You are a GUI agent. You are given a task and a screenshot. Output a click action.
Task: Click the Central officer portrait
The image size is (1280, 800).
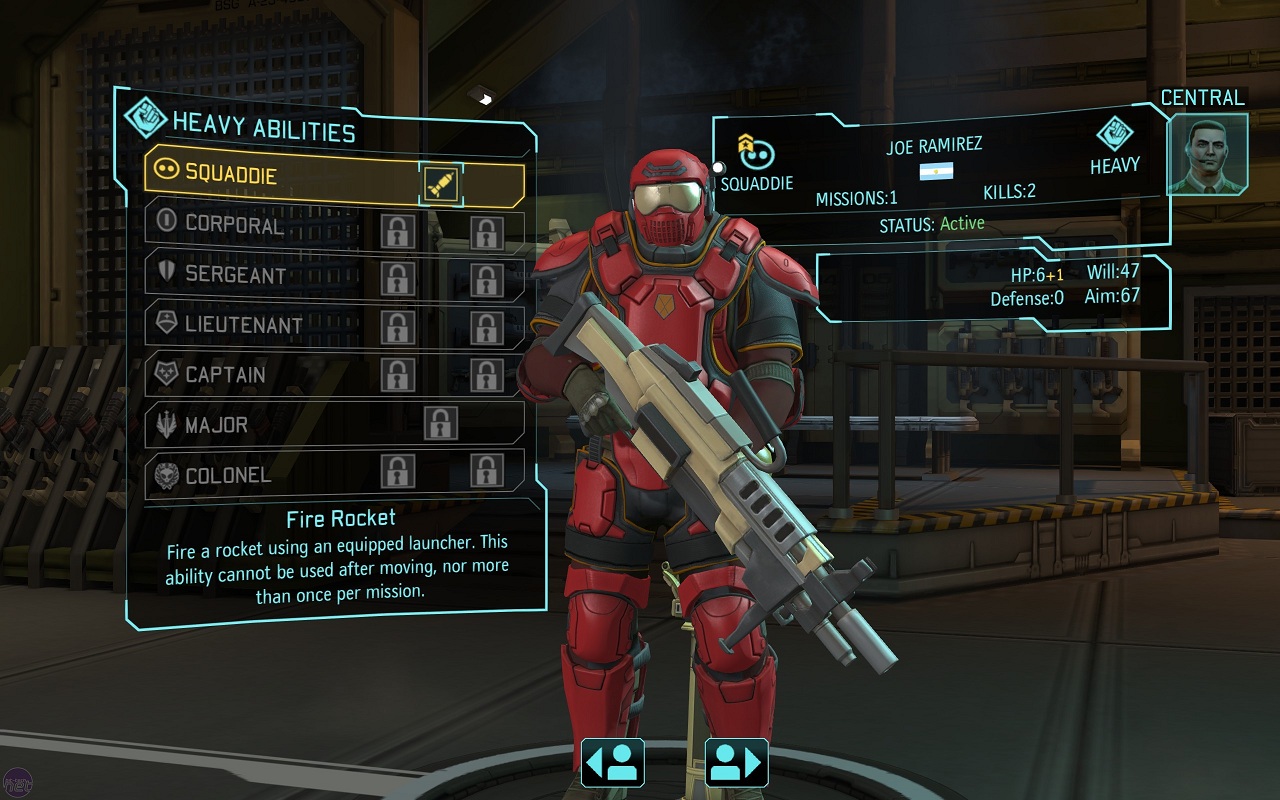coord(1208,154)
